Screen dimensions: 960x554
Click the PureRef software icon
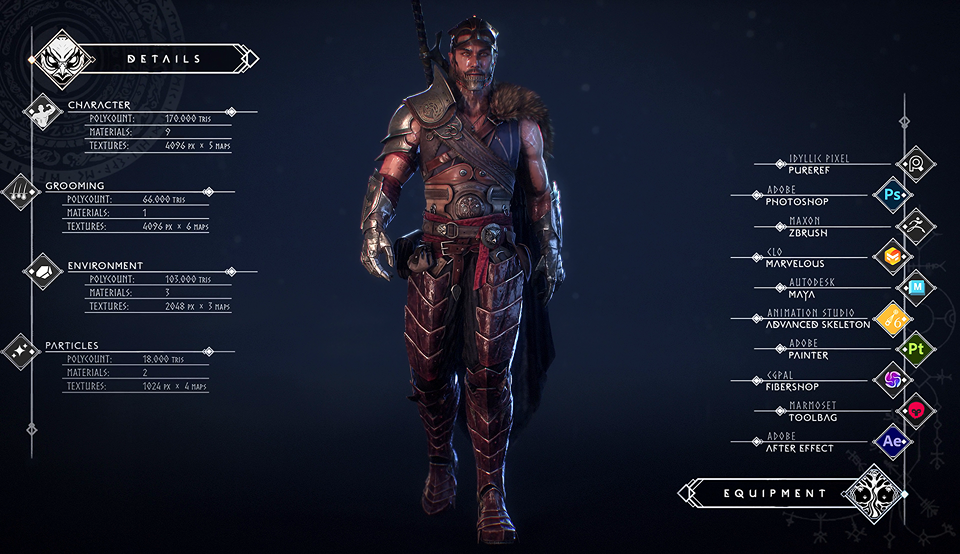[915, 164]
